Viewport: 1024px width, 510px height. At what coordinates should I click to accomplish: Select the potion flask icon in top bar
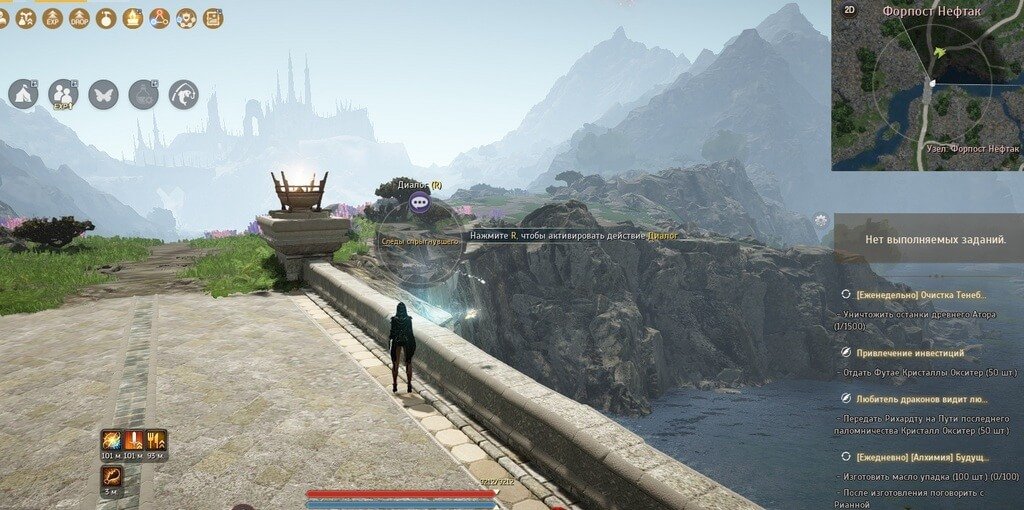106,18
